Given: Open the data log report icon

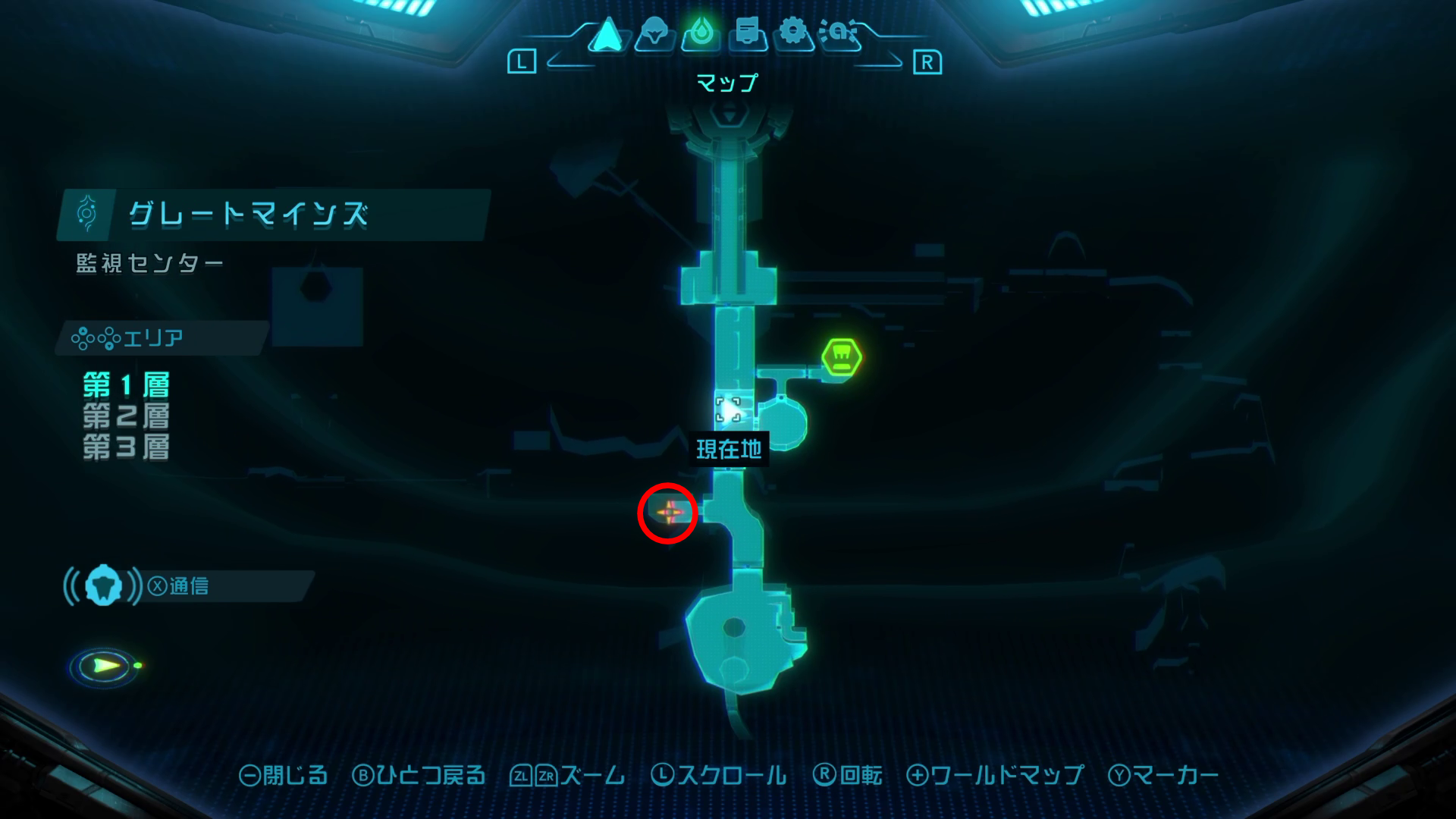Looking at the screenshot, I should (747, 34).
